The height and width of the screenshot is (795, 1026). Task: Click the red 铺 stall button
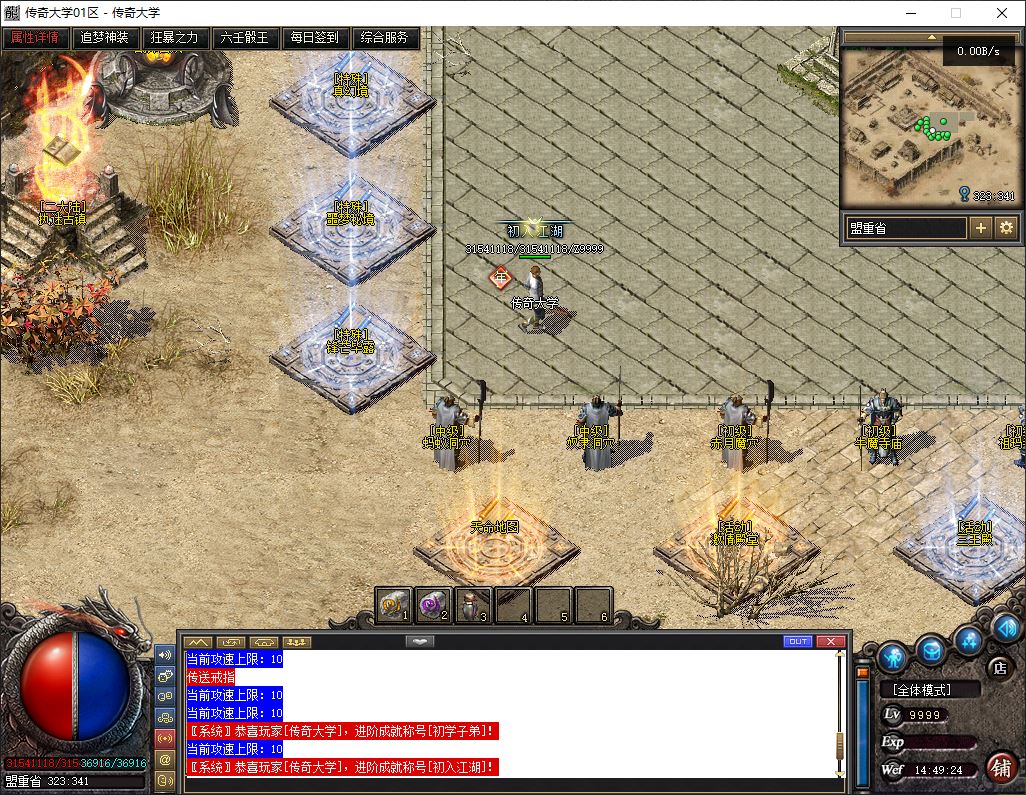point(999,767)
